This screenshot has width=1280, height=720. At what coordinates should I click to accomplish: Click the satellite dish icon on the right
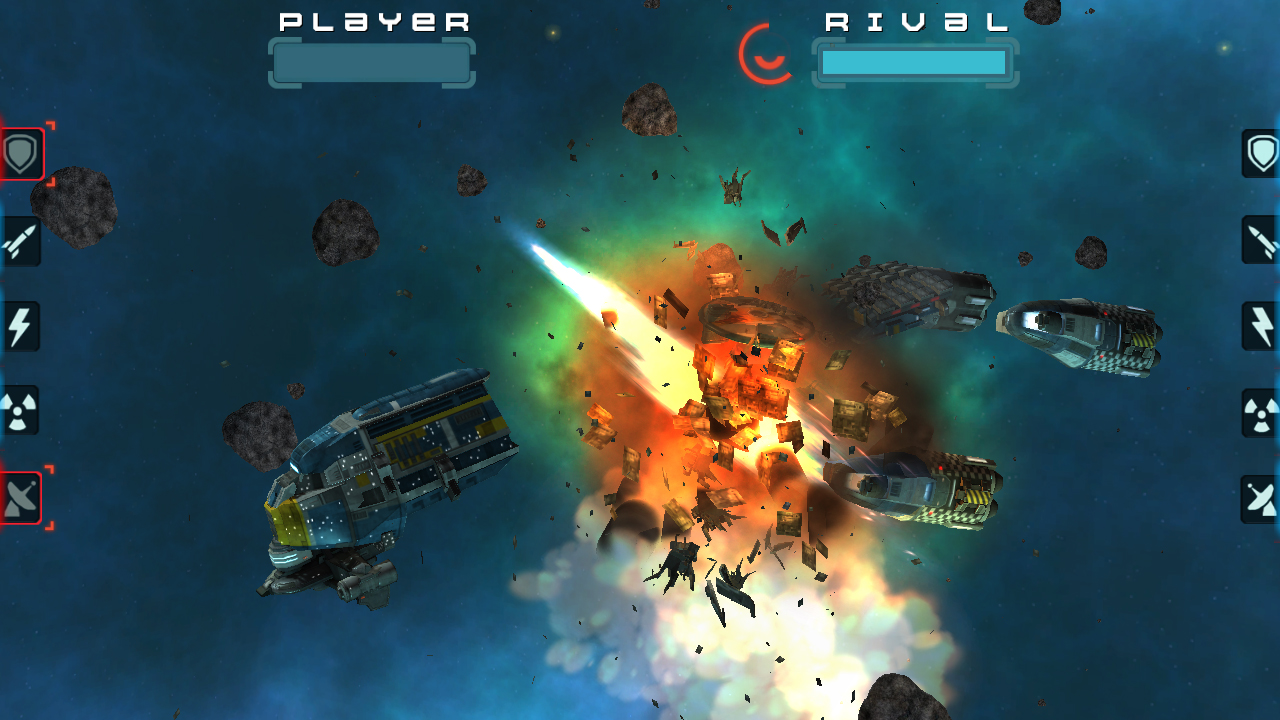(1259, 497)
